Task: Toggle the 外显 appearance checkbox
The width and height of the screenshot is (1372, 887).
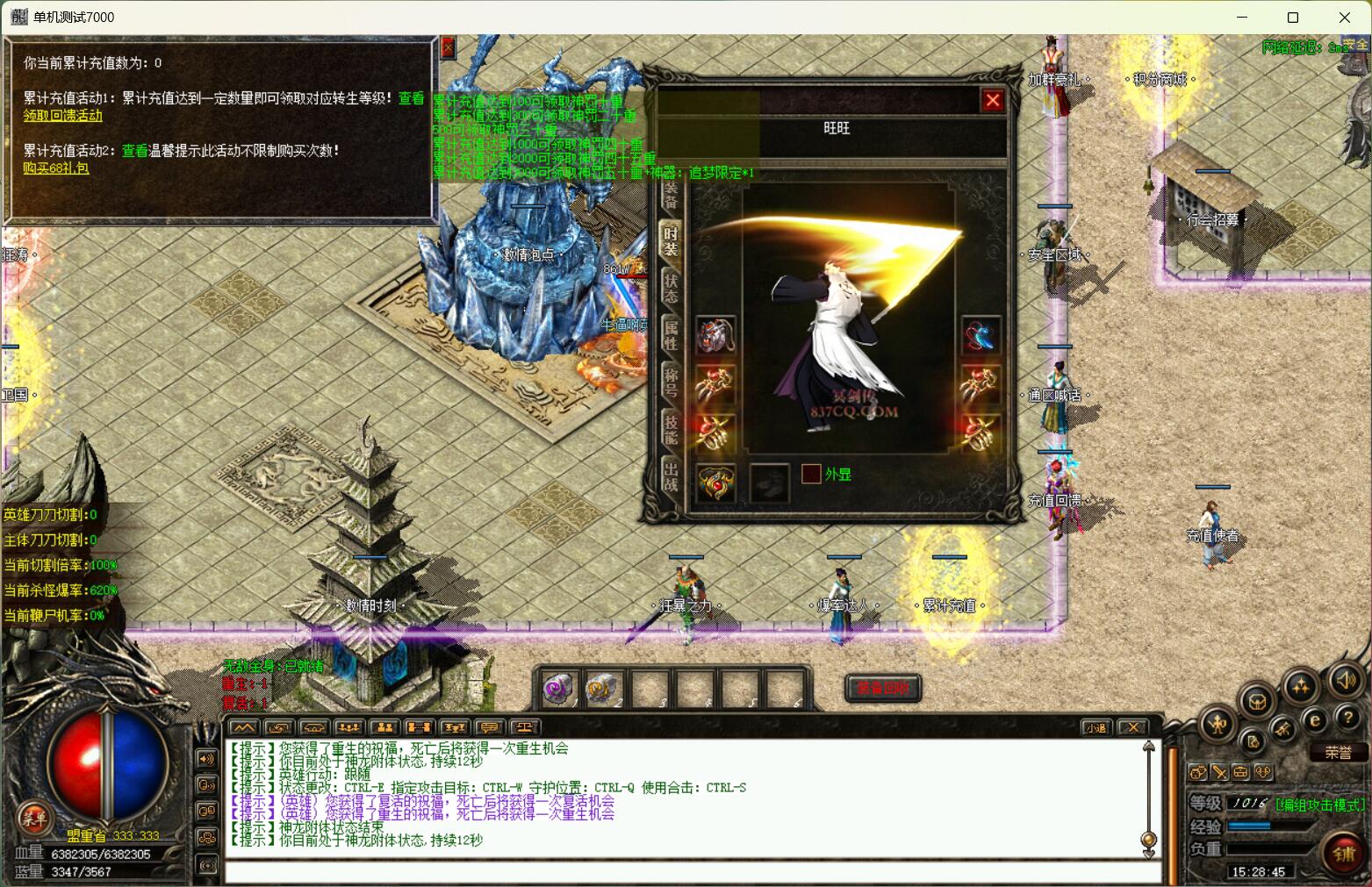Action: pyautogui.click(x=811, y=474)
